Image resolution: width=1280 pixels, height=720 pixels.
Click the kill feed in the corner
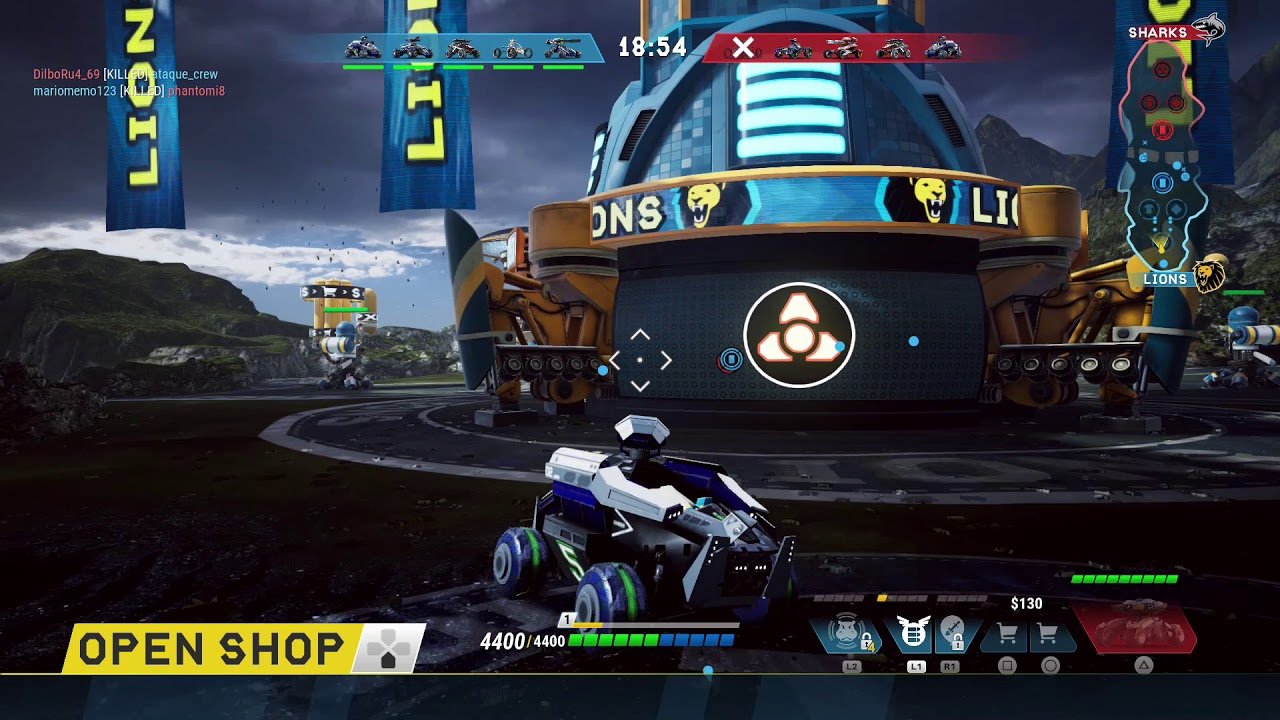[x=128, y=83]
